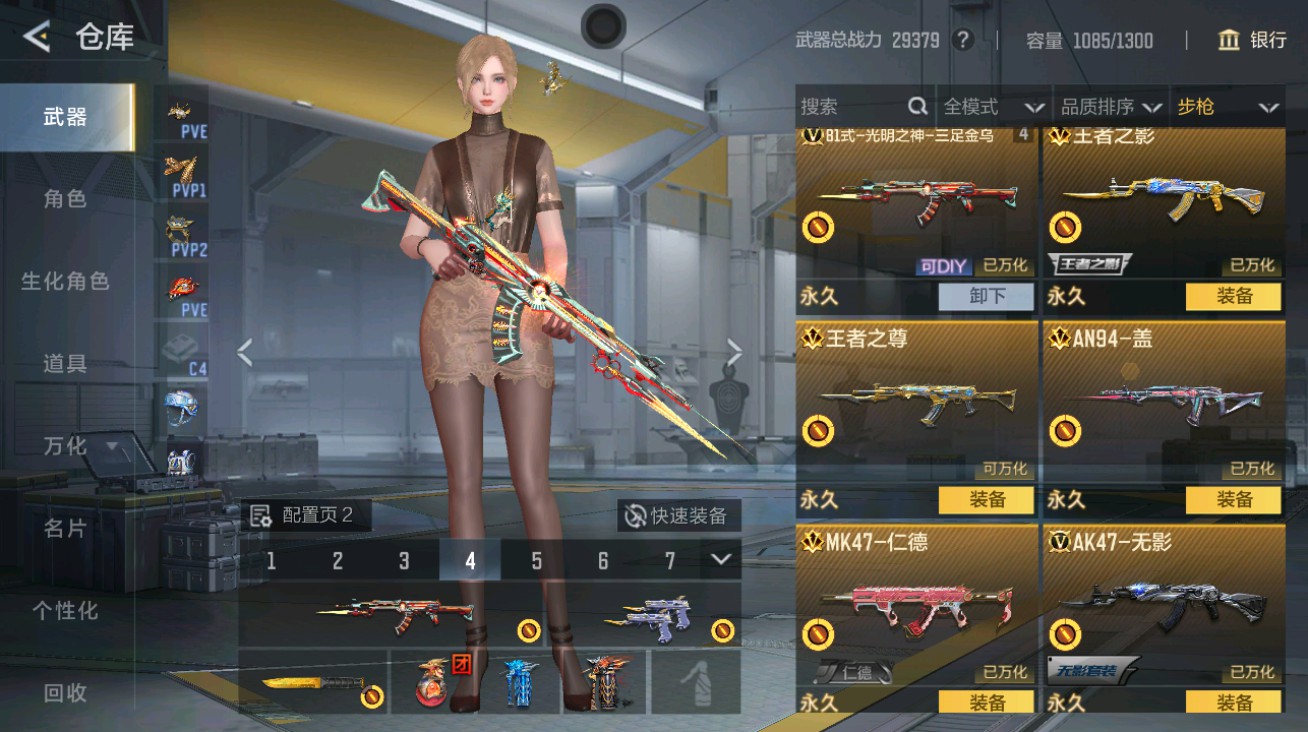
Task: Switch to the 角色 tab
Action: click(65, 198)
